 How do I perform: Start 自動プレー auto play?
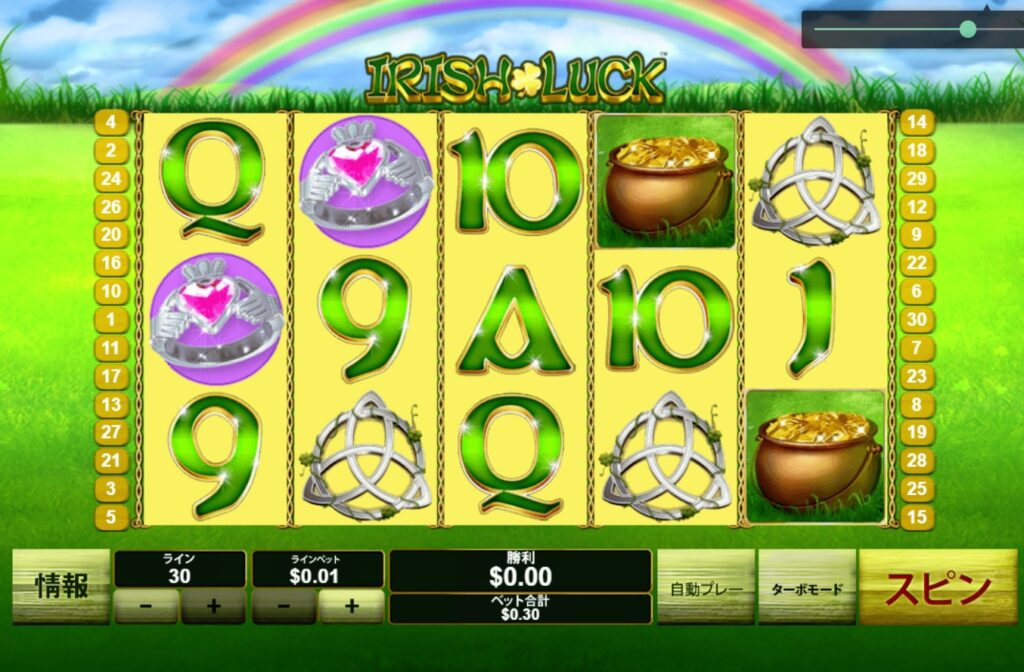pos(706,588)
